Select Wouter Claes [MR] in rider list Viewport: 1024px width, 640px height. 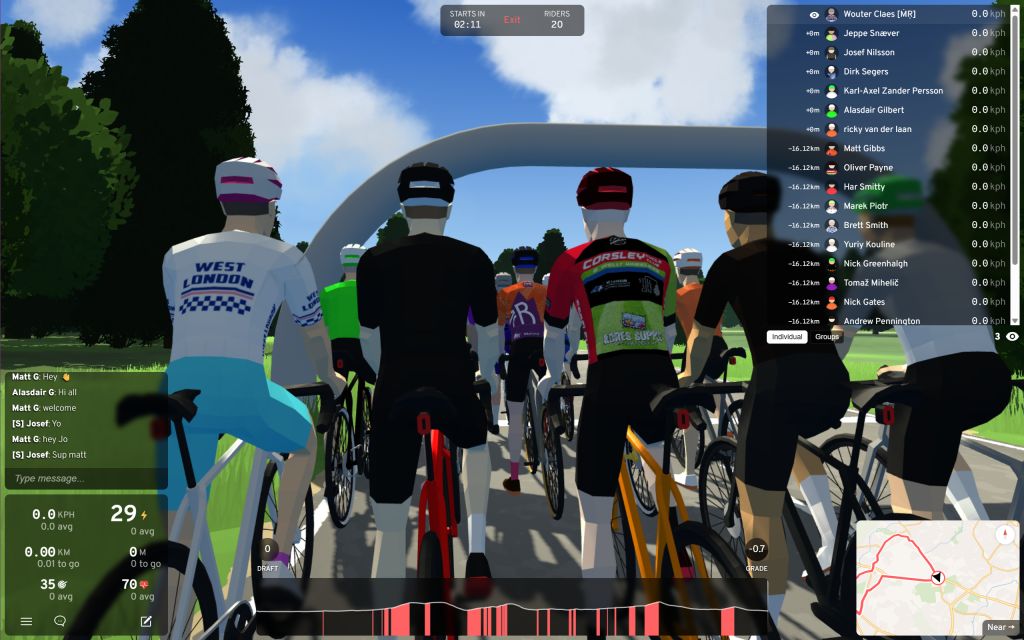[880, 14]
